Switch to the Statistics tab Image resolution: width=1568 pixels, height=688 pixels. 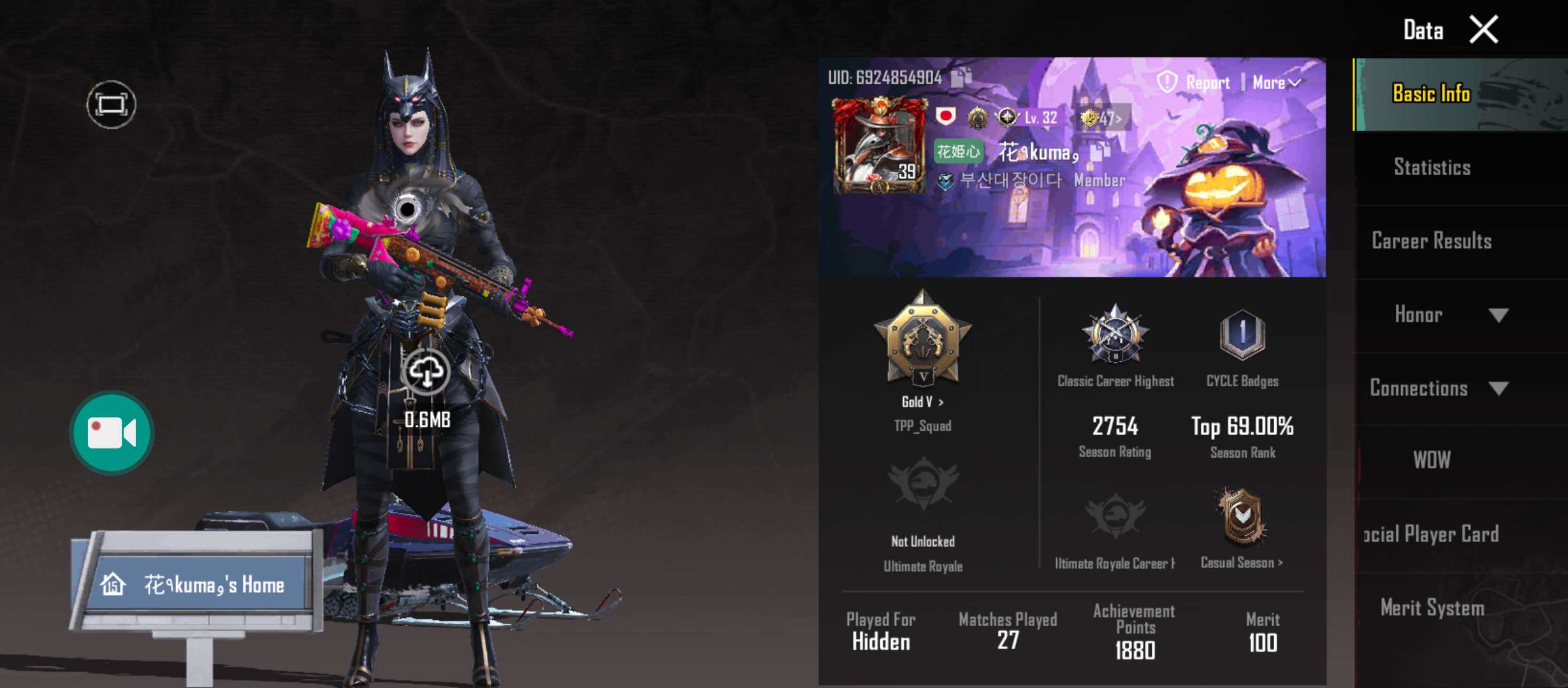[1432, 168]
